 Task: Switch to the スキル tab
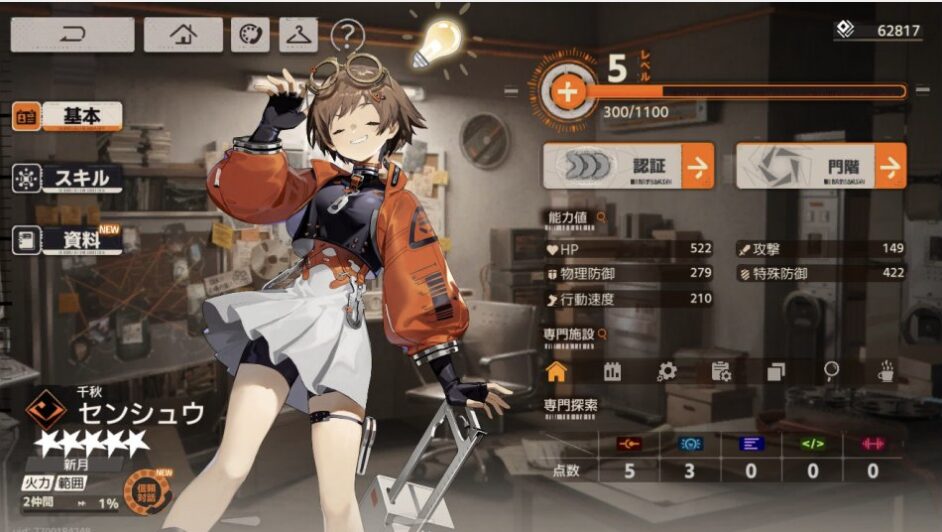(x=68, y=178)
